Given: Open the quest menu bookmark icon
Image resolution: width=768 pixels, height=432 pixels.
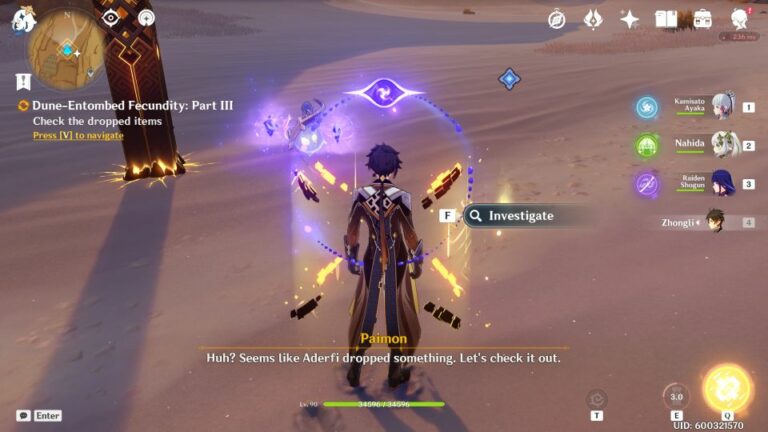Looking at the screenshot, I should click(23, 82).
